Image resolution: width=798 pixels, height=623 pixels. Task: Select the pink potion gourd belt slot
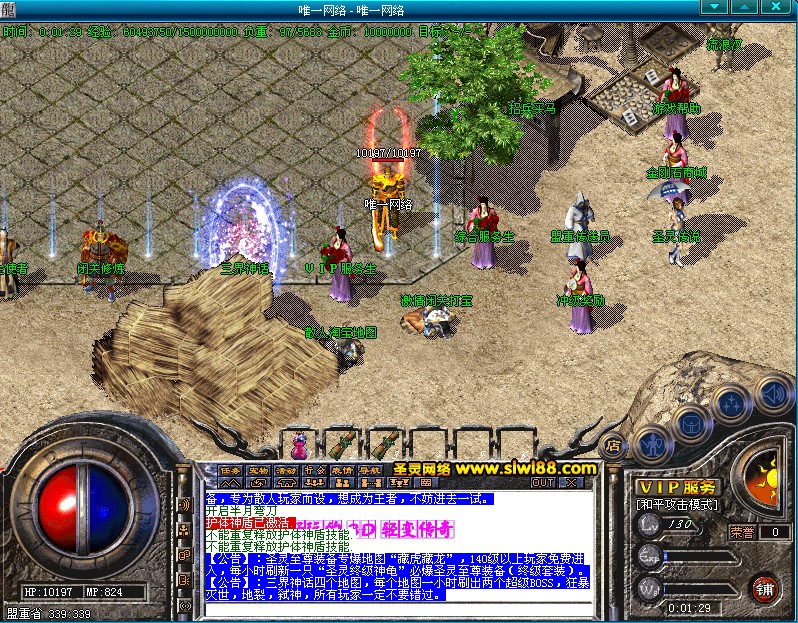pyautogui.click(x=299, y=441)
